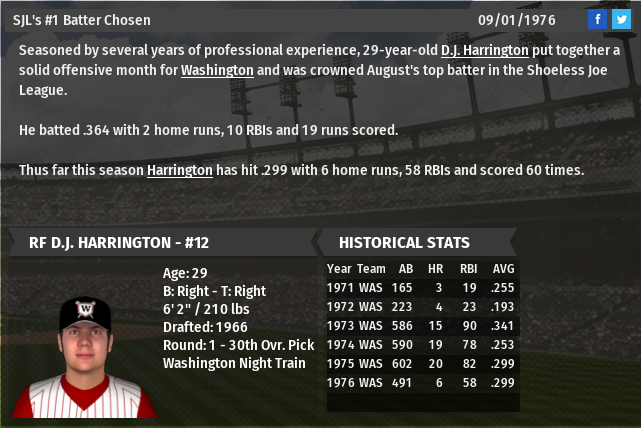View D.J. Harrington's player portrait
The width and height of the screenshot is (641, 428).
point(85,342)
